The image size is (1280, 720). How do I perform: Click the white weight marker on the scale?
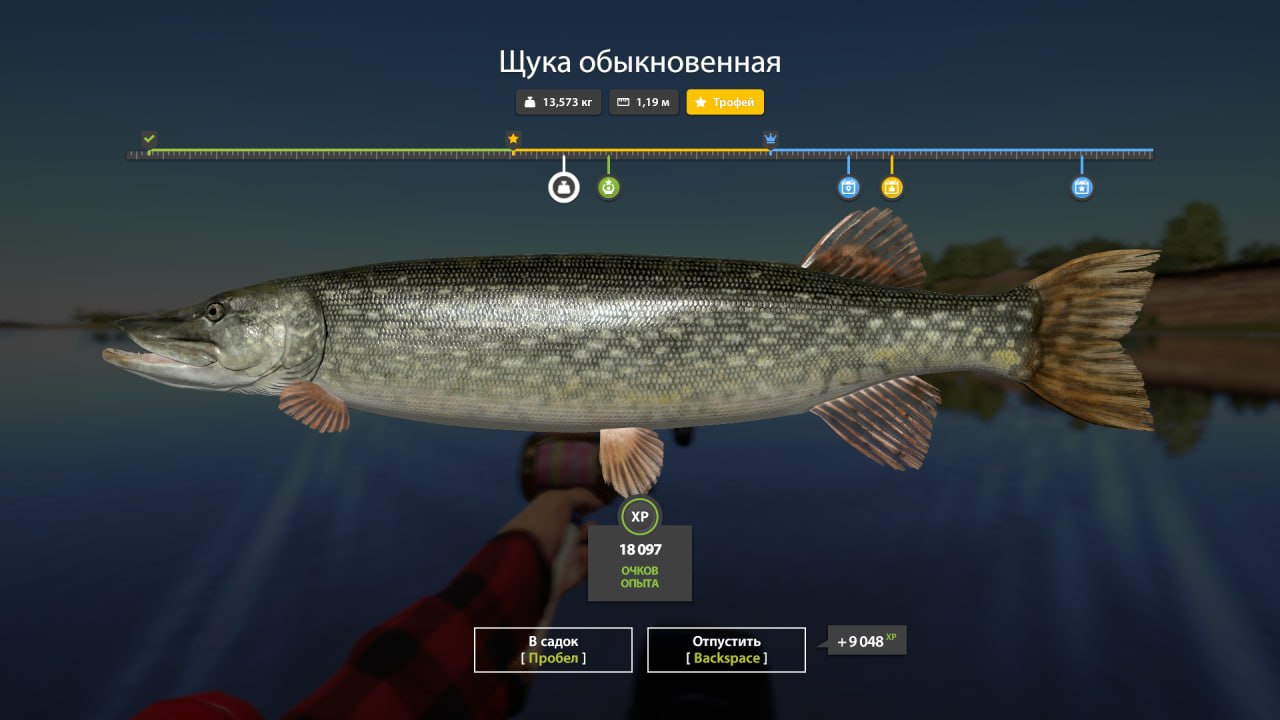pos(562,186)
